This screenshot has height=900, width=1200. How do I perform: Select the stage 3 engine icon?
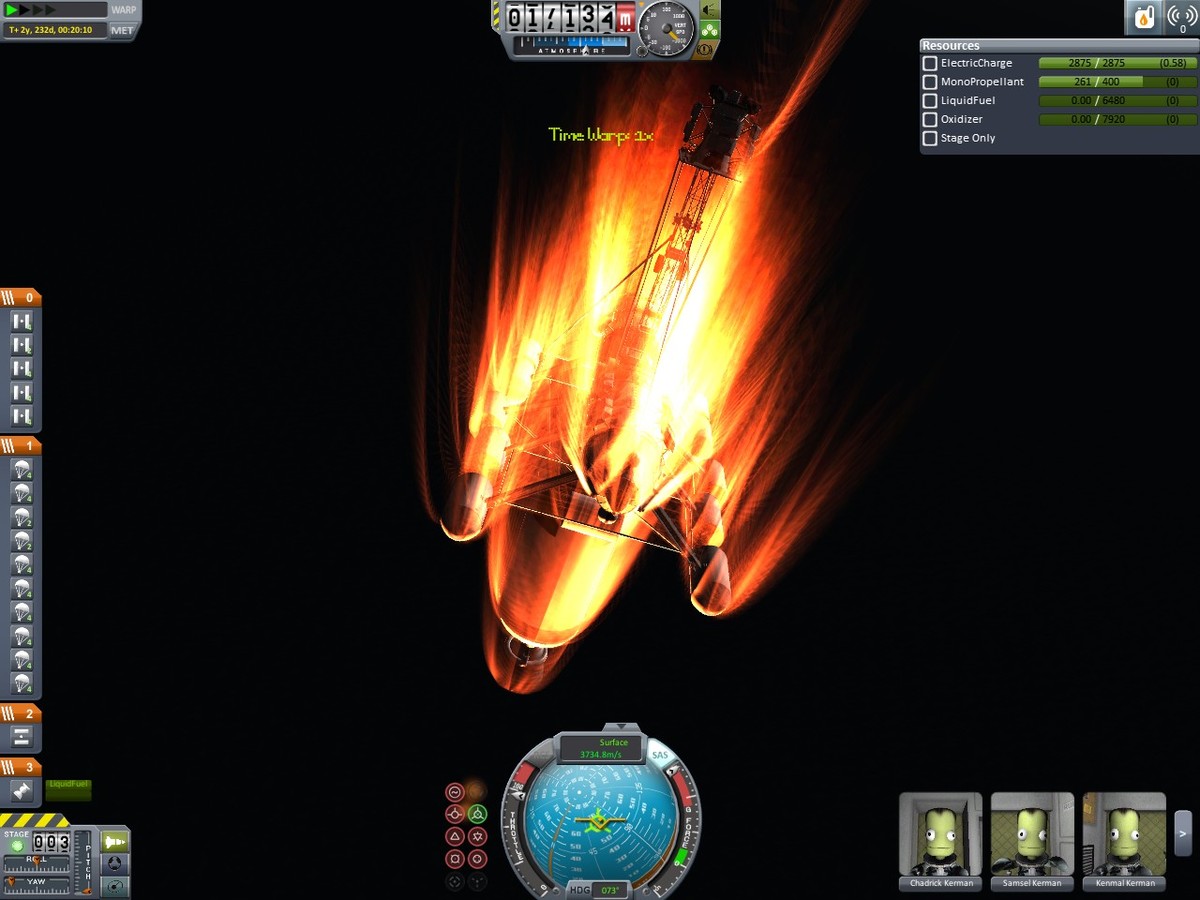click(x=22, y=791)
